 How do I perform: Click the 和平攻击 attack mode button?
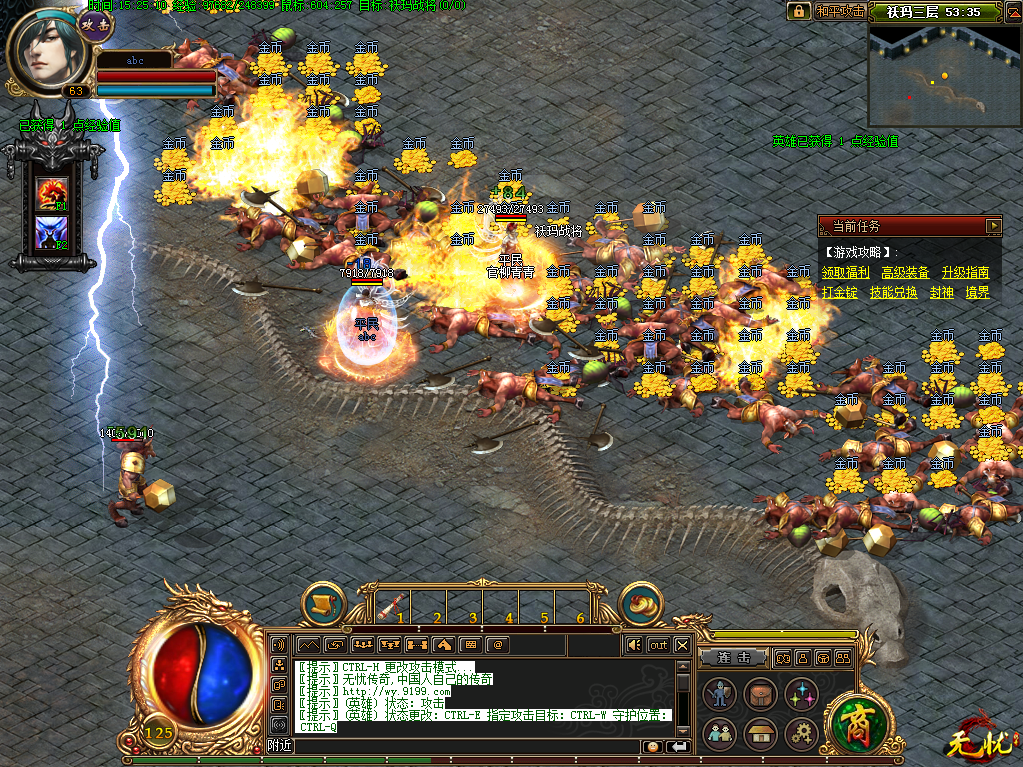pos(838,11)
